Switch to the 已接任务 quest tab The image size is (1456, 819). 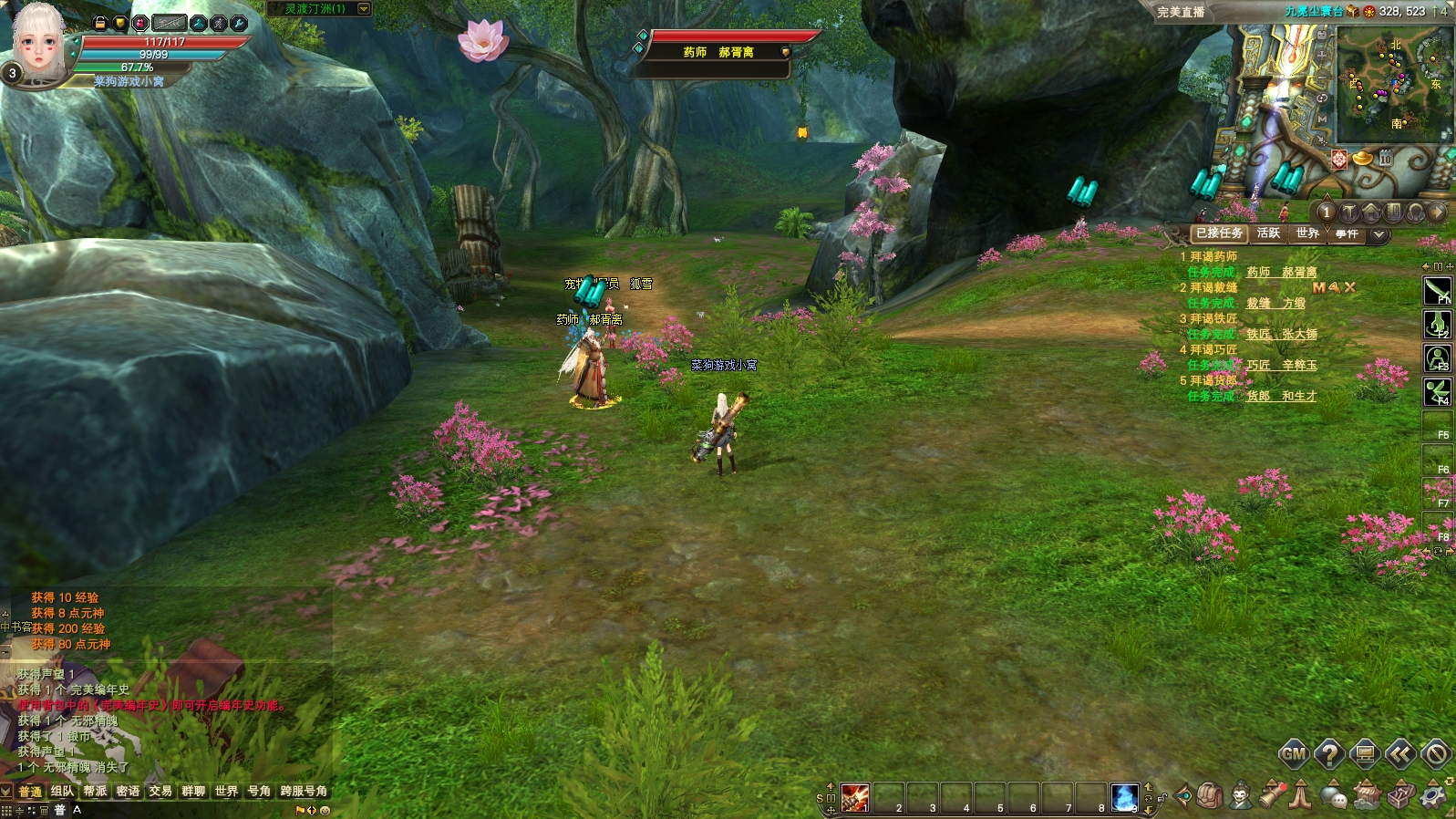[x=1218, y=233]
